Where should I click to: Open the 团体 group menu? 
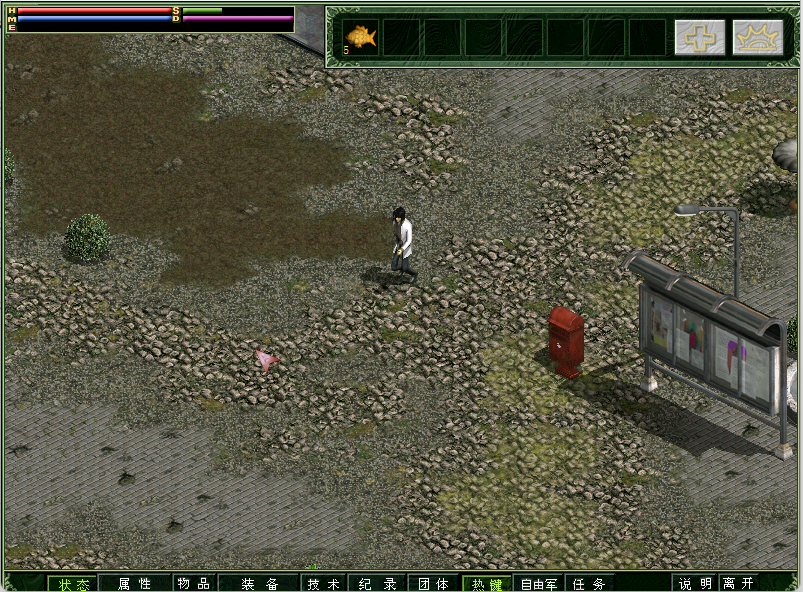tap(433, 584)
